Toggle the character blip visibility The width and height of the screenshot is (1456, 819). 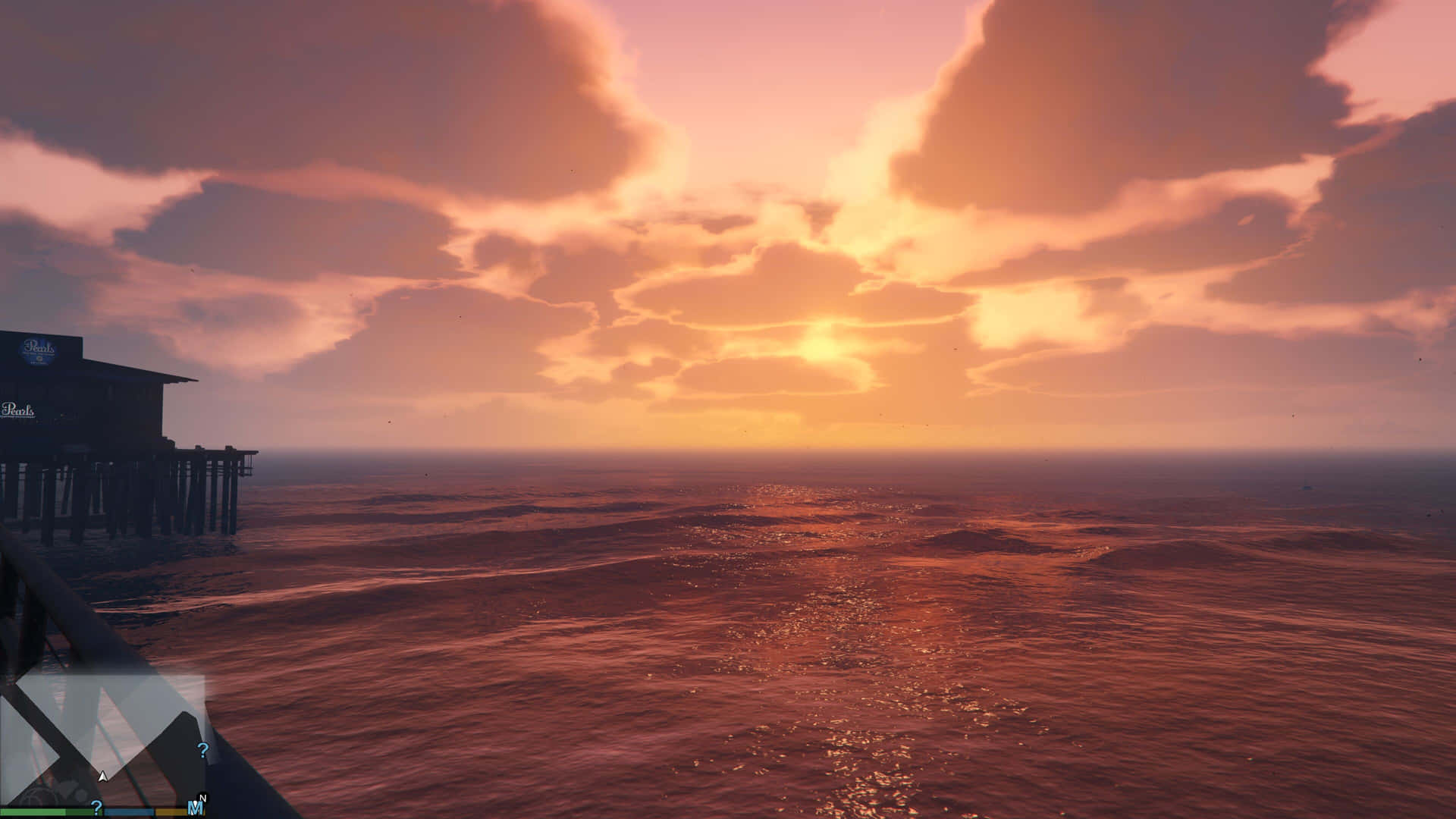coord(195,808)
